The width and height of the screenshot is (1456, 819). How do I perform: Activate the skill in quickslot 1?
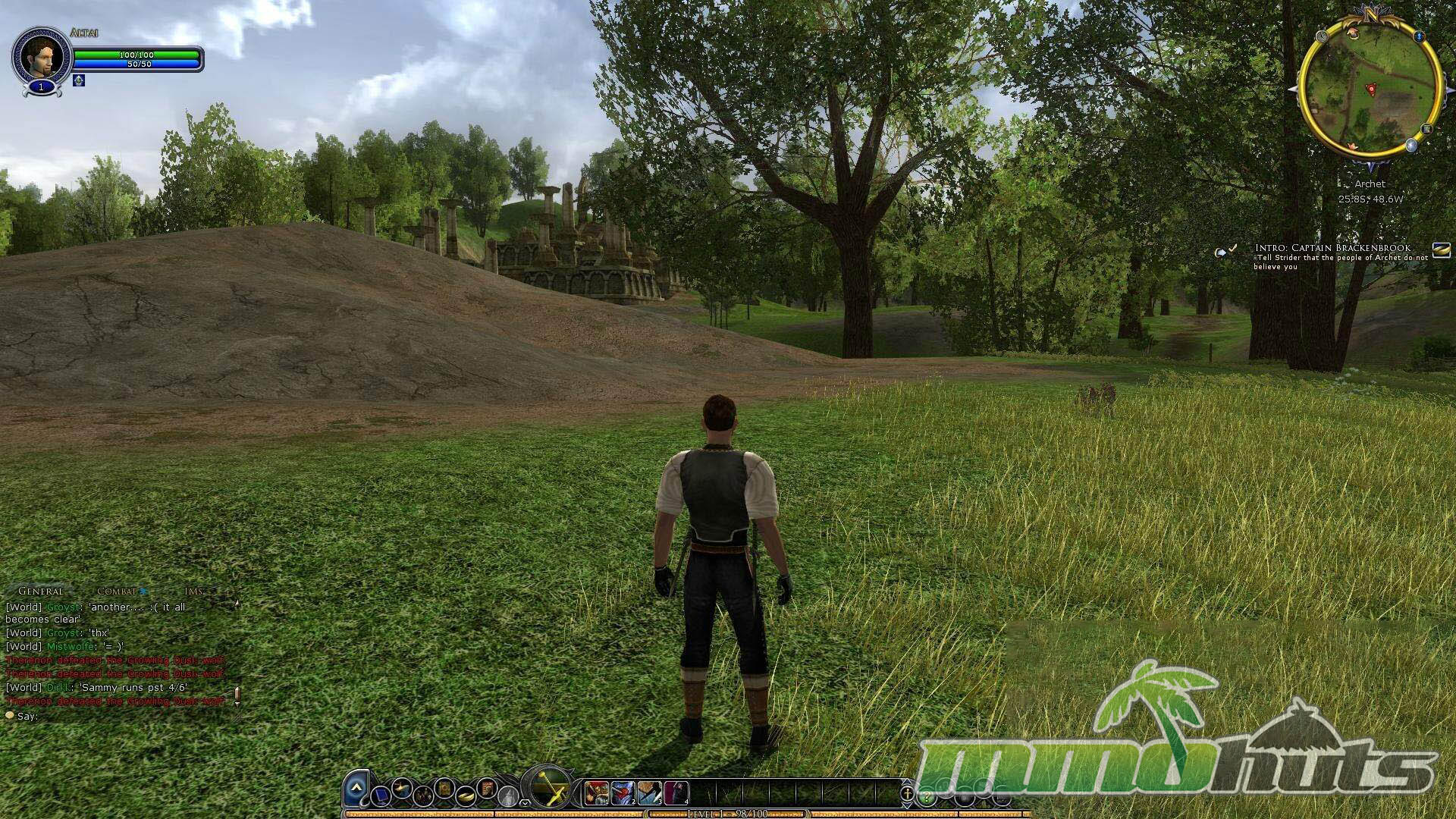click(x=597, y=792)
